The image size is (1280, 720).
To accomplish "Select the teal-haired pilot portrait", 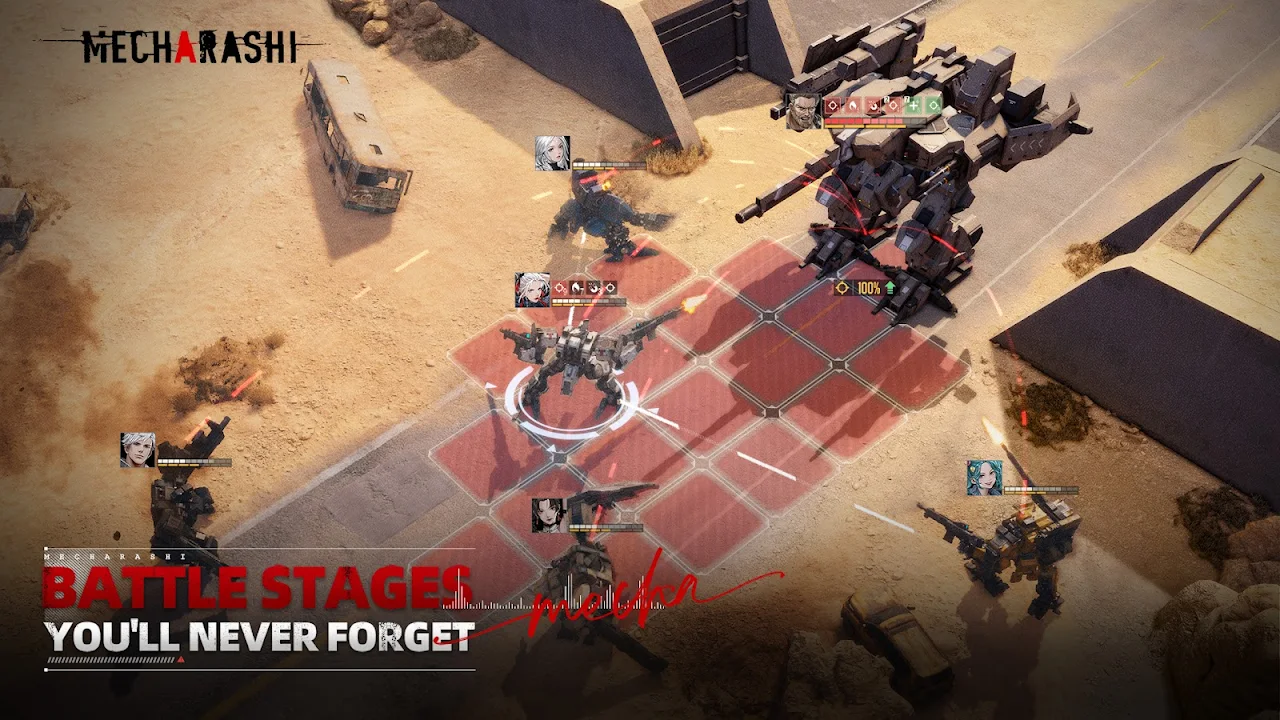I will point(984,478).
